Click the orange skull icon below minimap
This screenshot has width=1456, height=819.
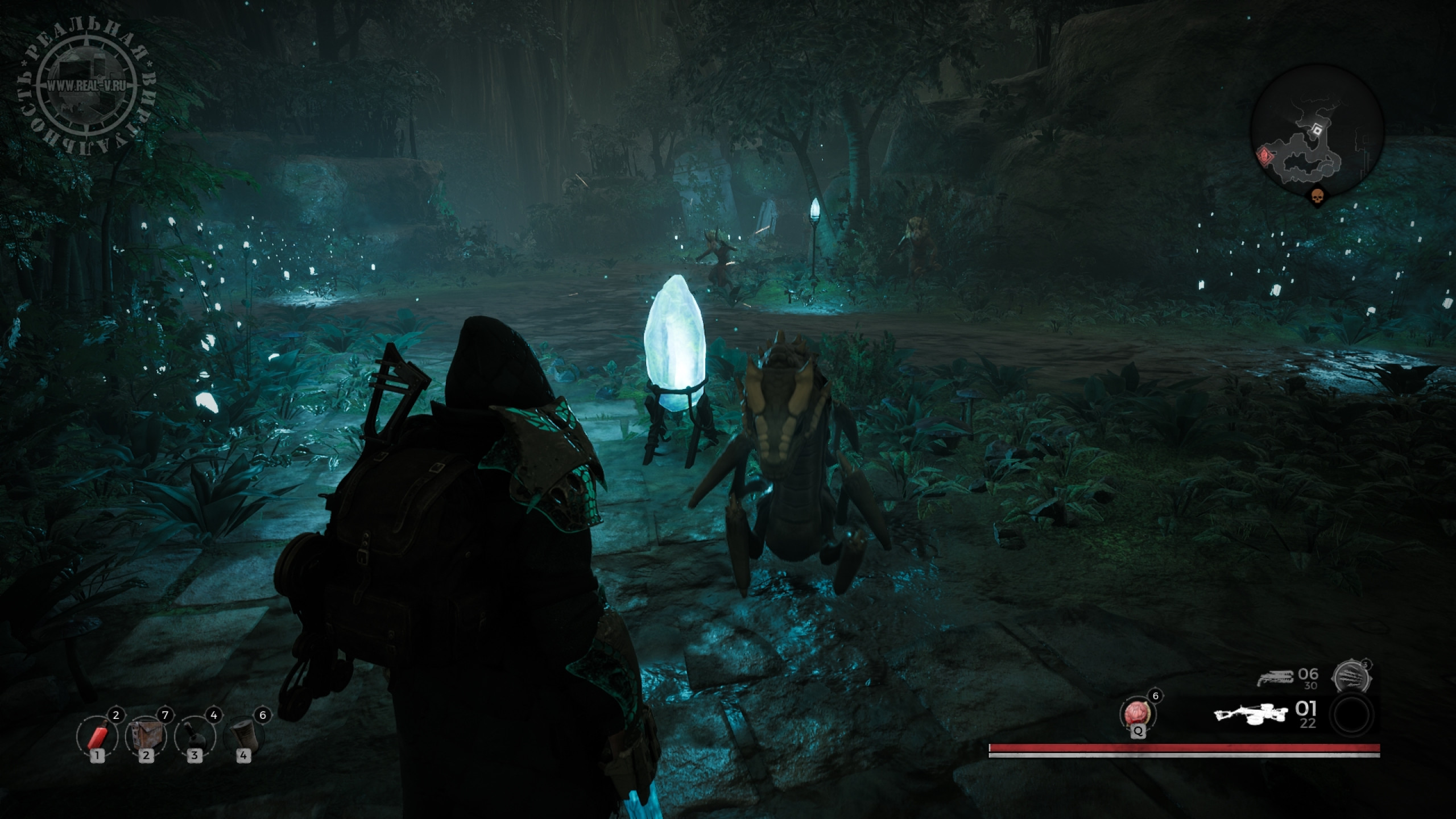click(x=1316, y=197)
